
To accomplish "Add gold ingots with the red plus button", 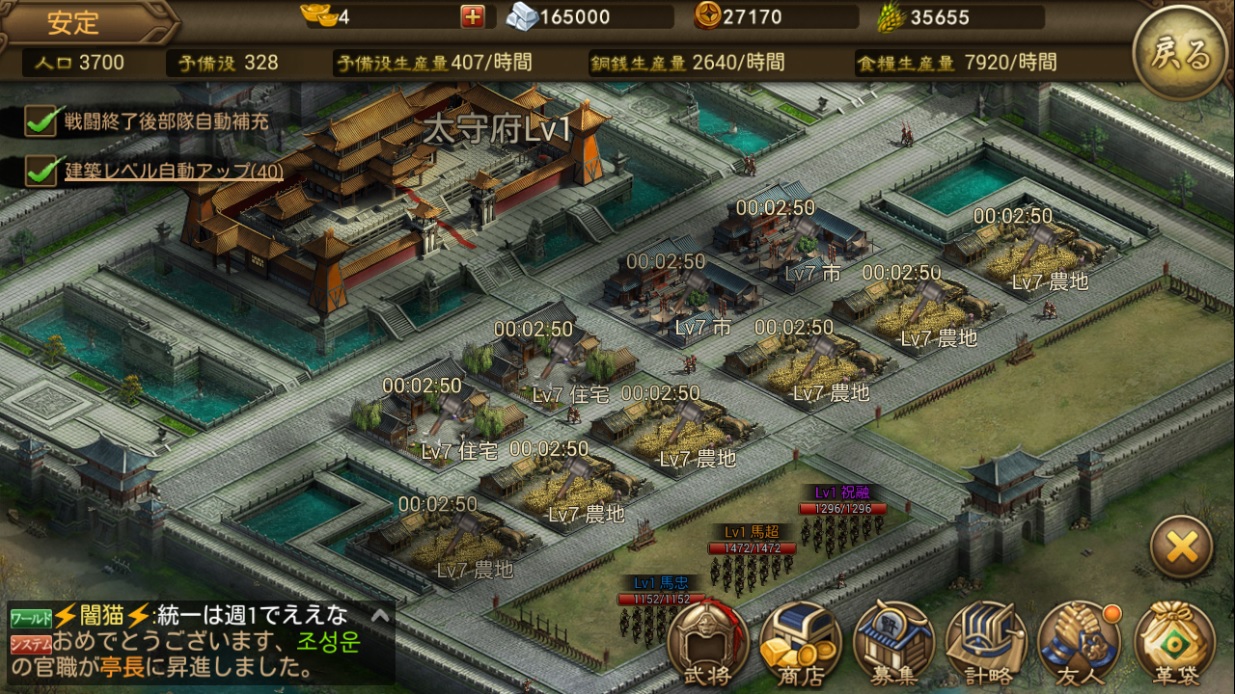I will pos(472,17).
